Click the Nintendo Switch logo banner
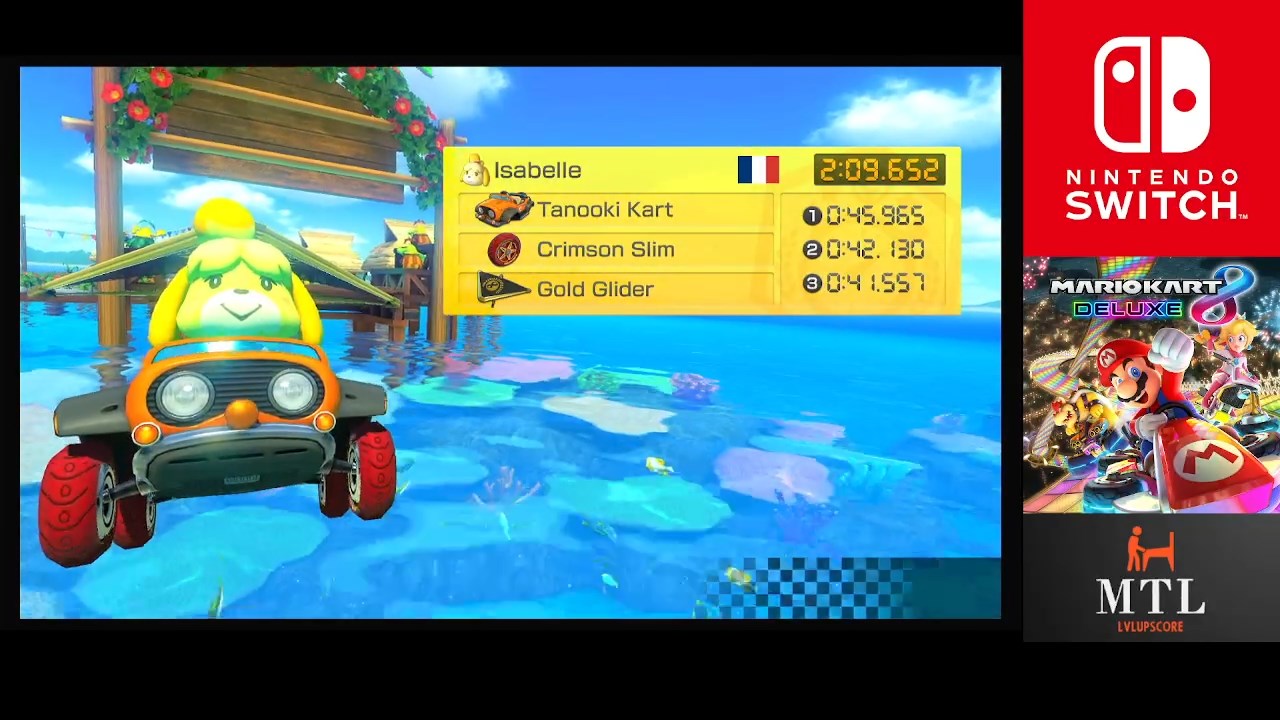Screen dimensions: 1280x720 pos(1151,128)
